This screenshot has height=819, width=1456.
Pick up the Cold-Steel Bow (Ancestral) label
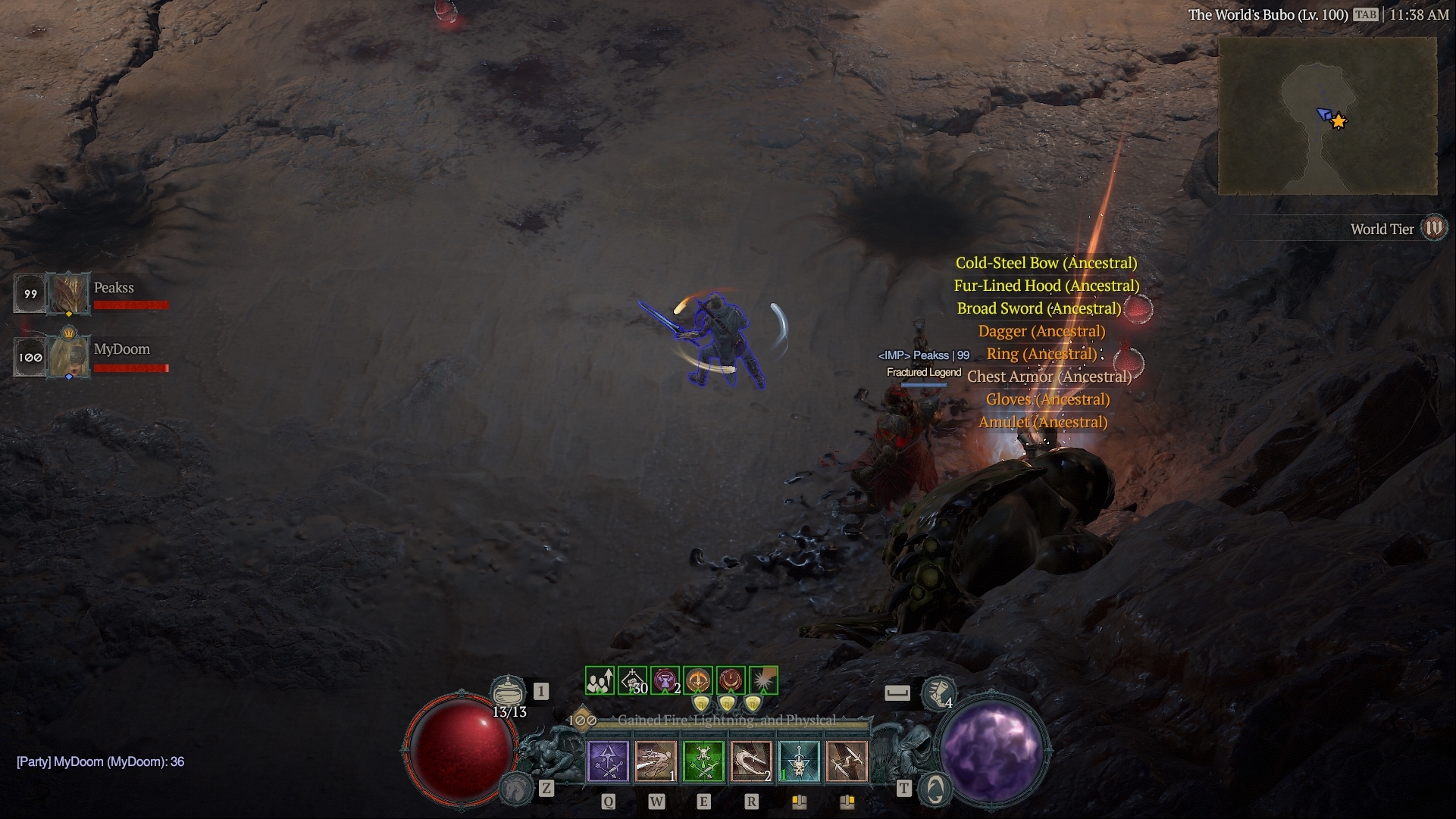(x=1046, y=263)
